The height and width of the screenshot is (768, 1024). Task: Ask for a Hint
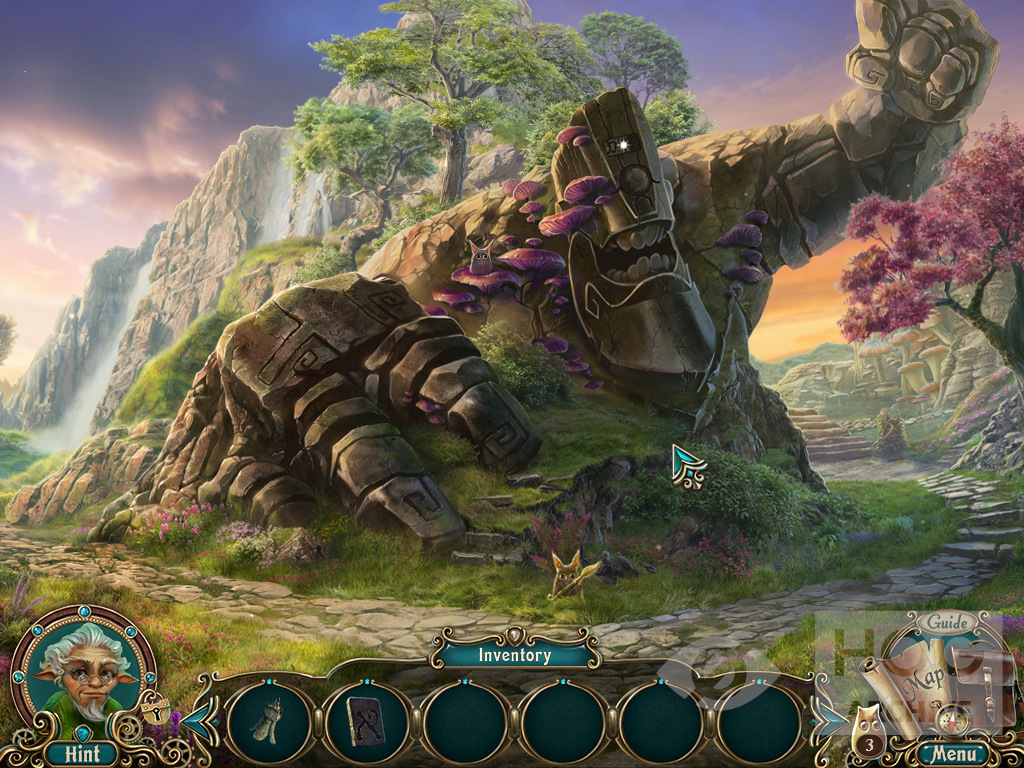coord(82,753)
